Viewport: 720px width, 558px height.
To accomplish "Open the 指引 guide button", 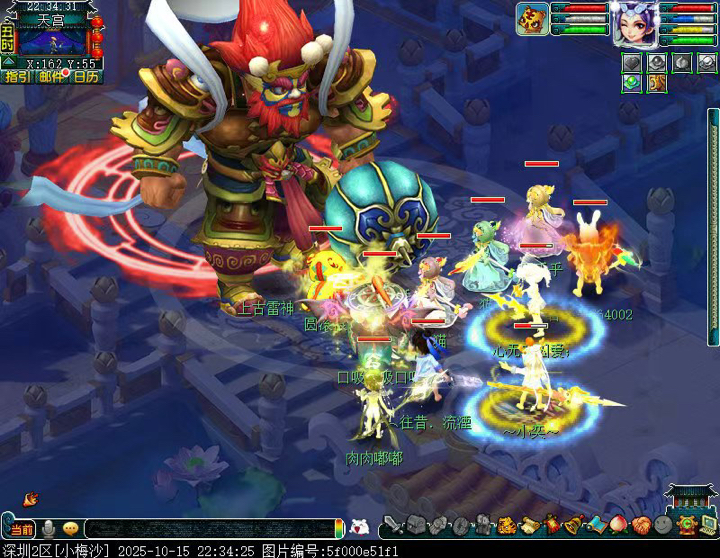I will coord(17,76).
